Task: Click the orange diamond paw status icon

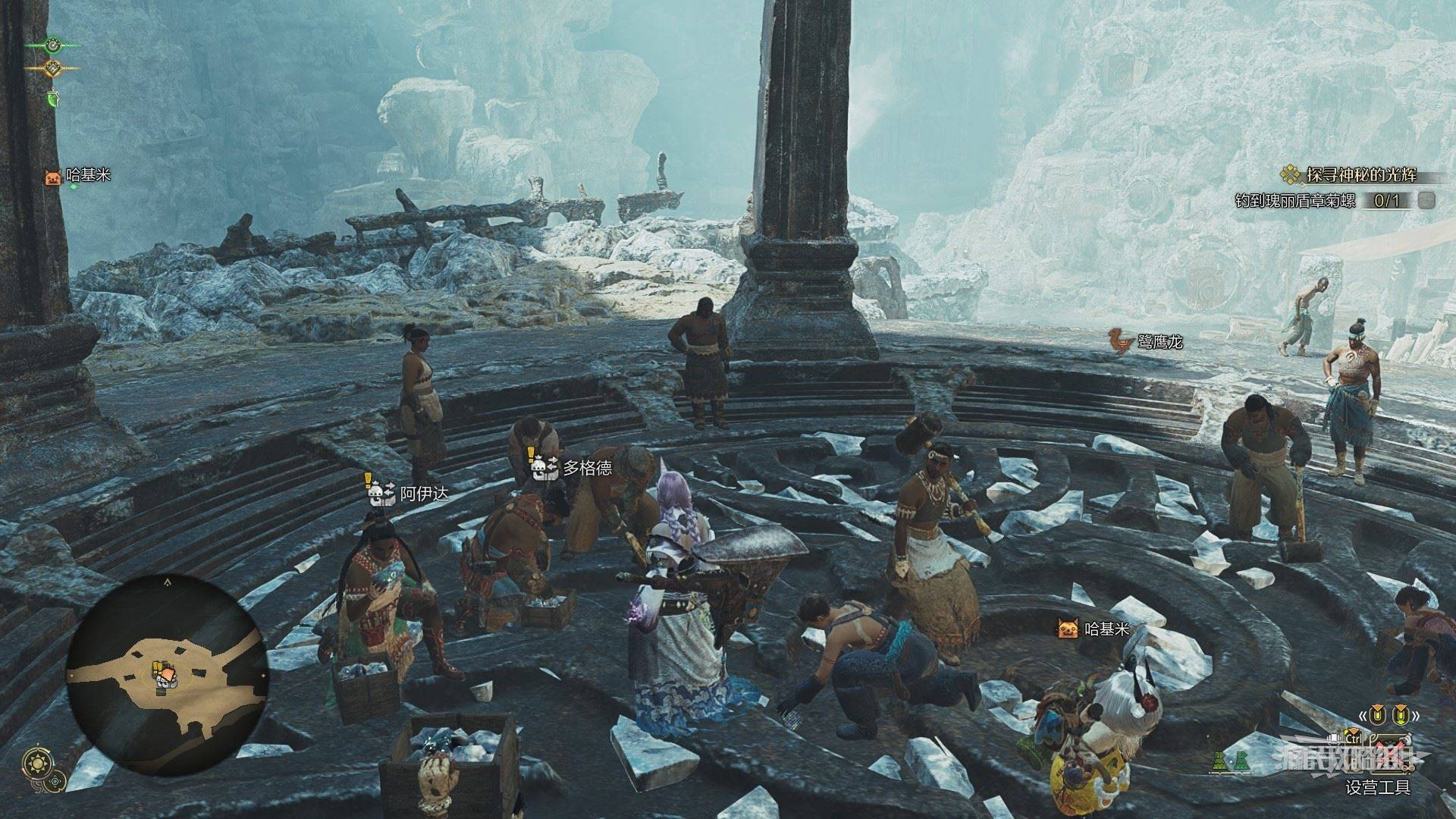Action: pos(54,68)
